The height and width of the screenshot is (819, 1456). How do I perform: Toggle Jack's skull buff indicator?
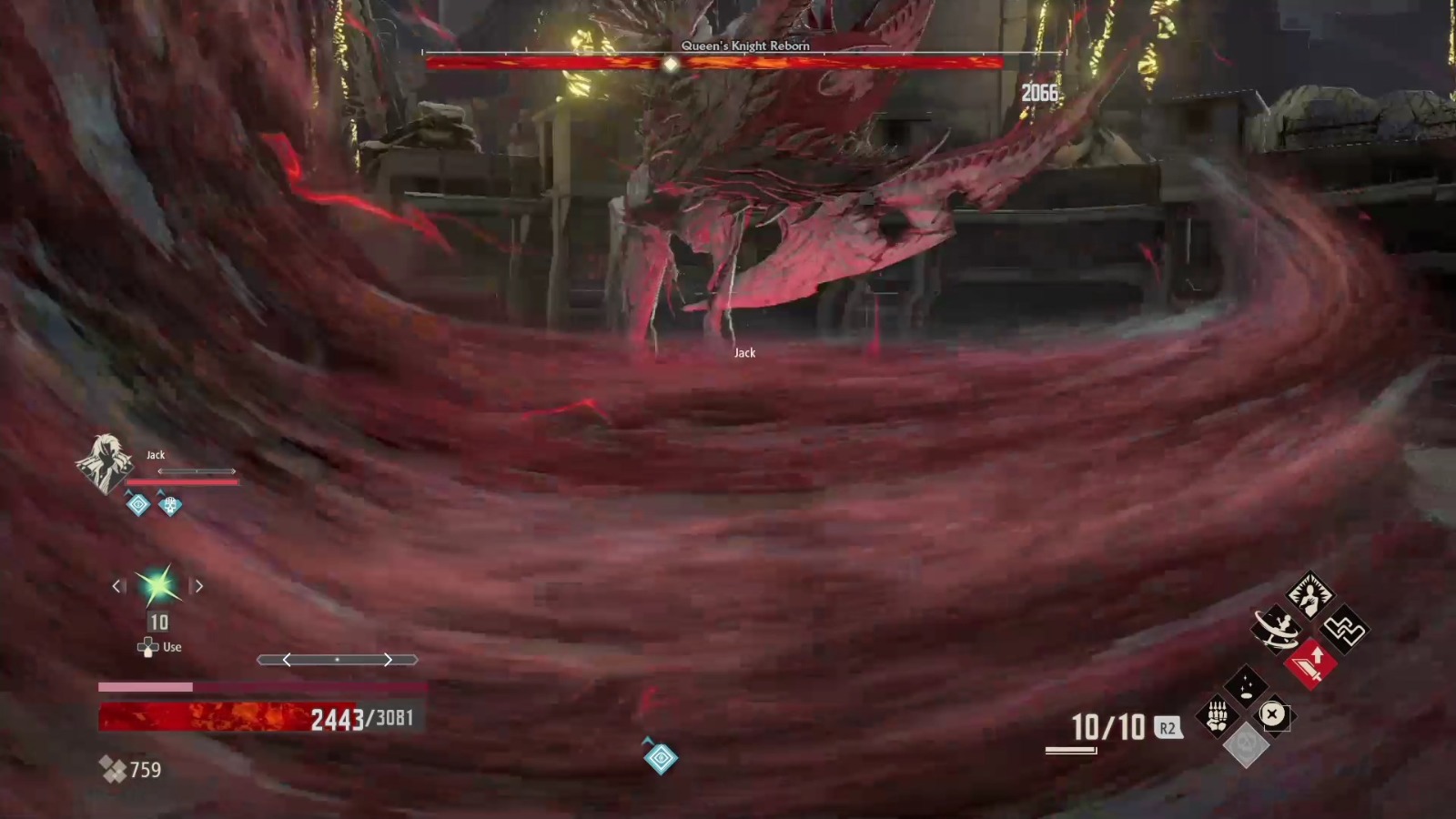(168, 506)
